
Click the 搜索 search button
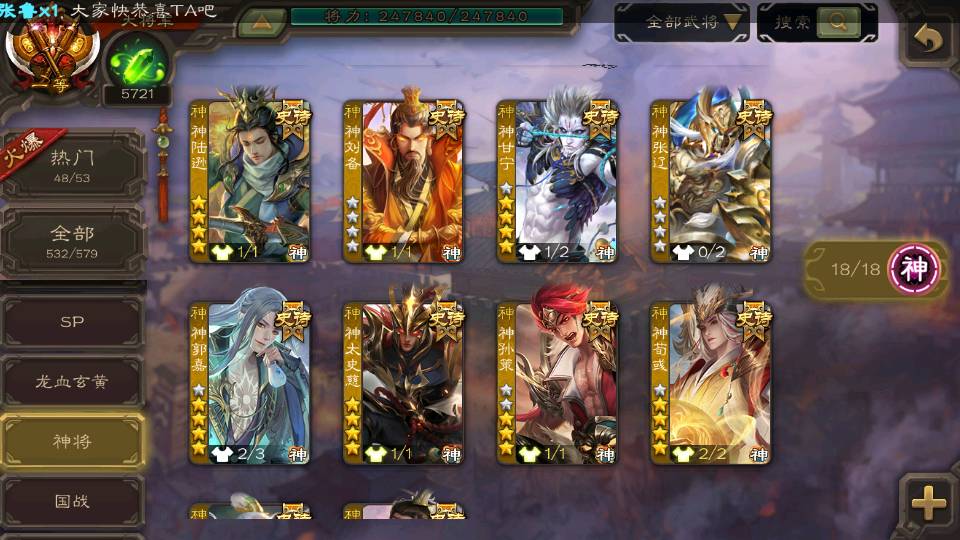point(817,22)
